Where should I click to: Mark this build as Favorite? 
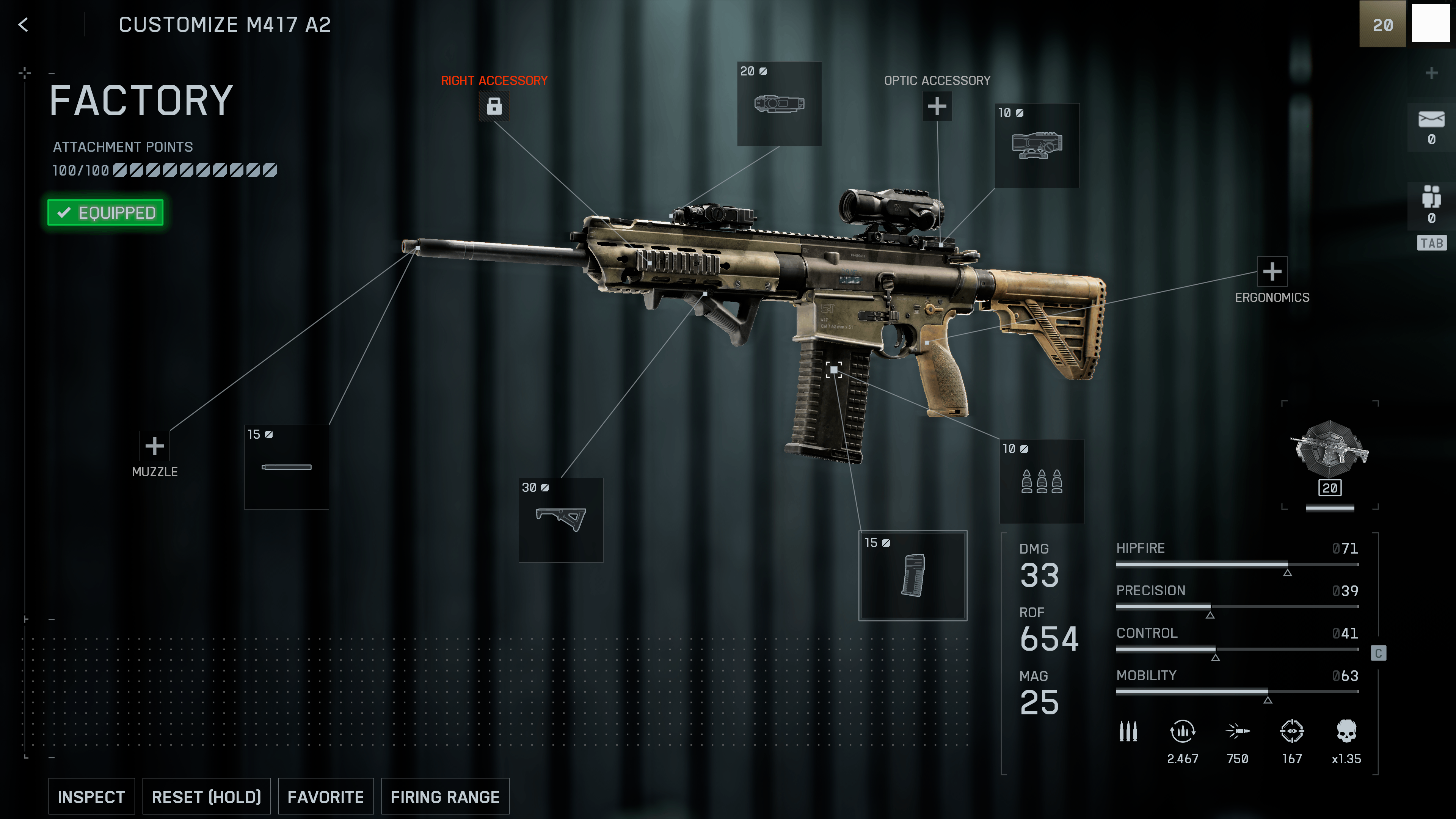click(x=326, y=796)
